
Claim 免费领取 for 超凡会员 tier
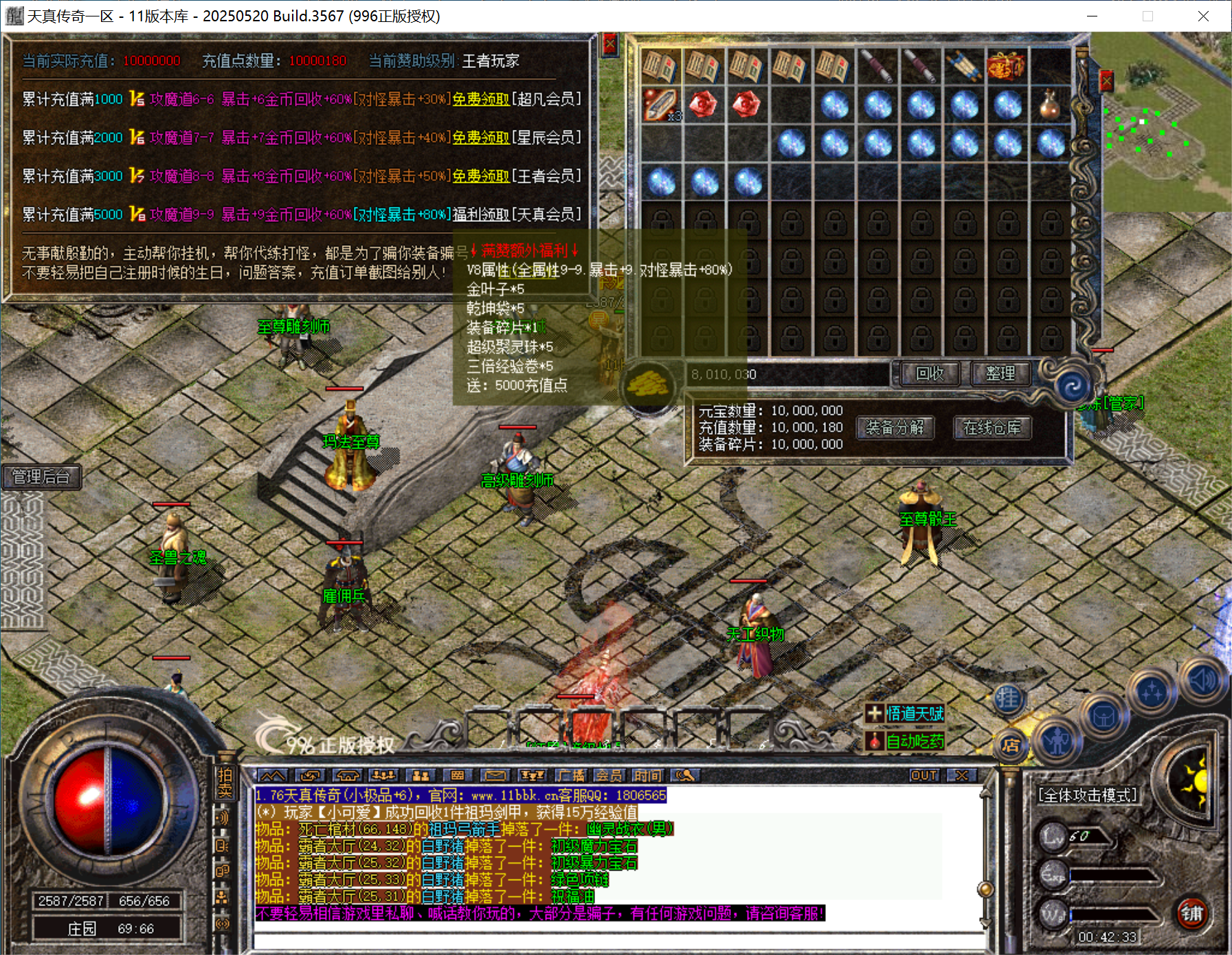(480, 99)
